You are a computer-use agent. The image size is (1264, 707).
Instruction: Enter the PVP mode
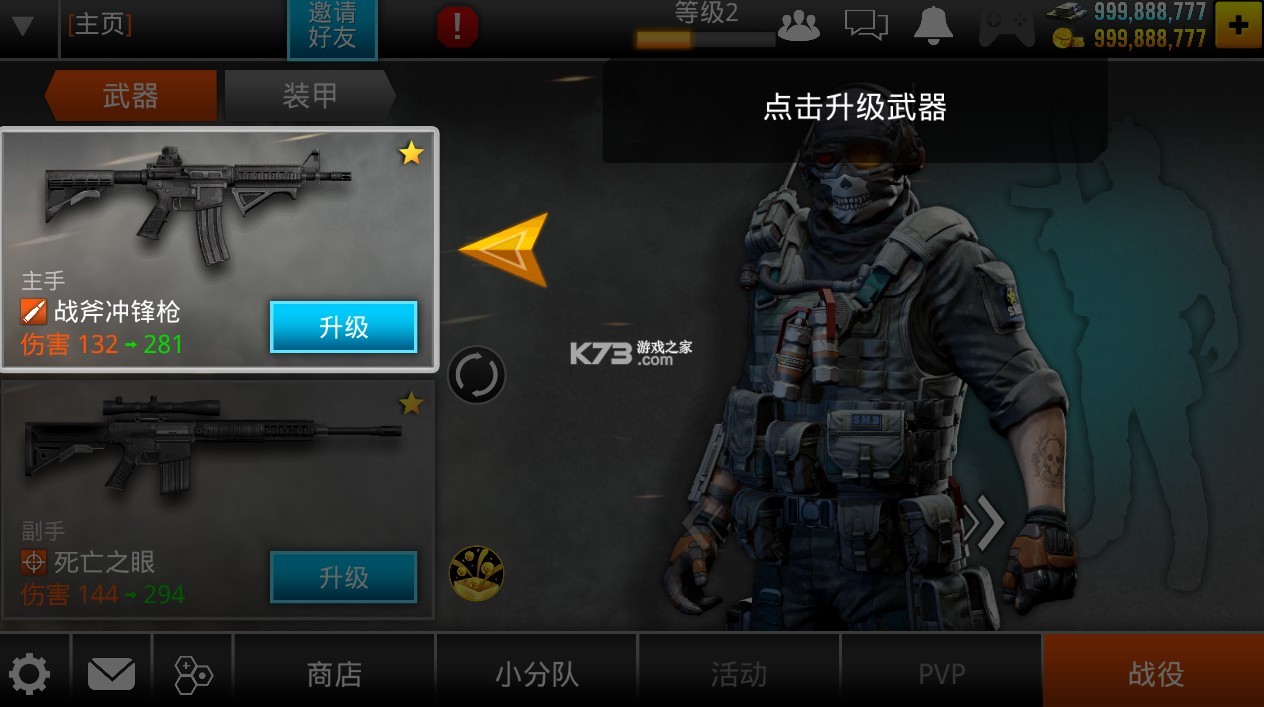tap(941, 674)
